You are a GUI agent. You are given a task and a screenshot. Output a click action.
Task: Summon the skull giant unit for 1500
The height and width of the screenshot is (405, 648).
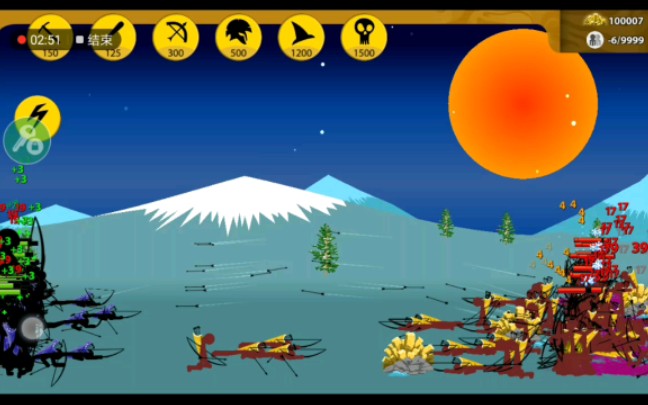(x=364, y=37)
